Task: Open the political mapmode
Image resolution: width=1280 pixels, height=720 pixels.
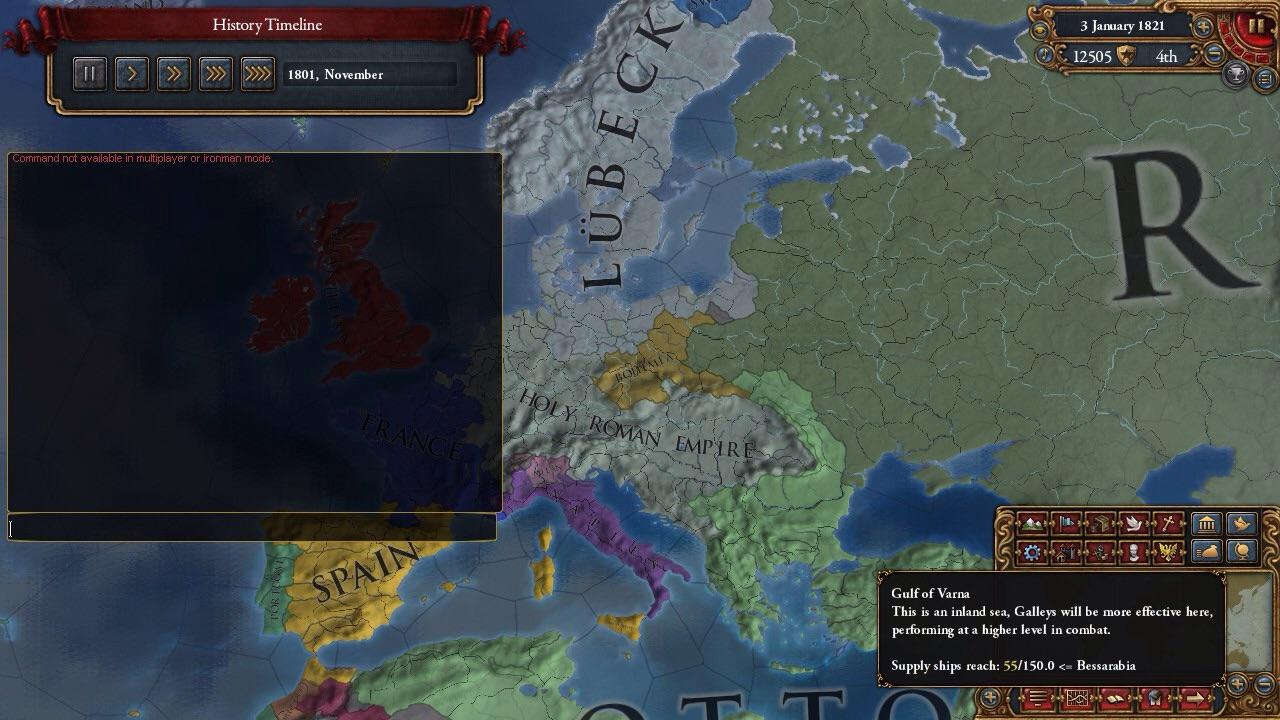Action: tap(1065, 523)
